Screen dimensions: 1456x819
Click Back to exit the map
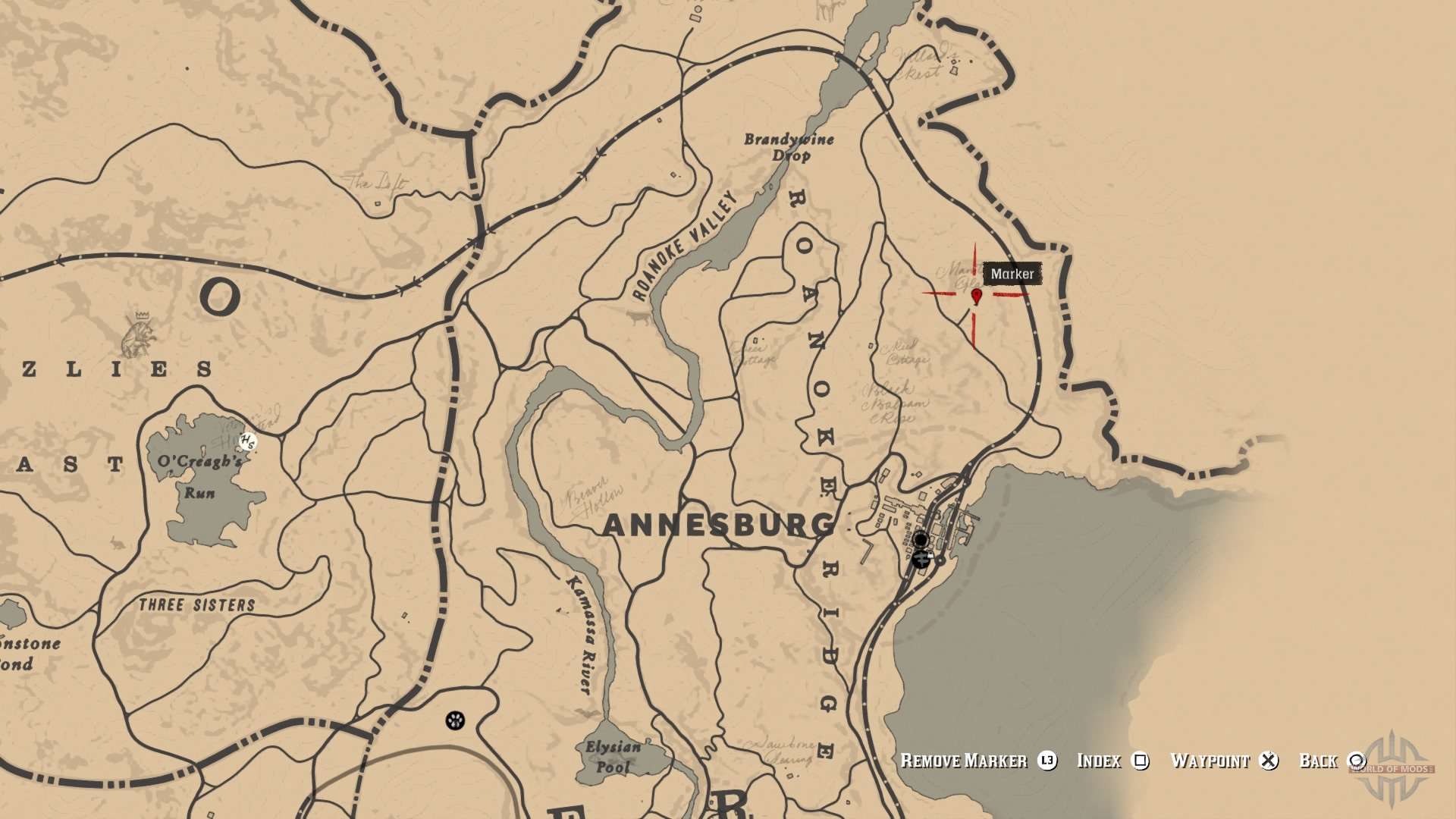coord(1321,761)
